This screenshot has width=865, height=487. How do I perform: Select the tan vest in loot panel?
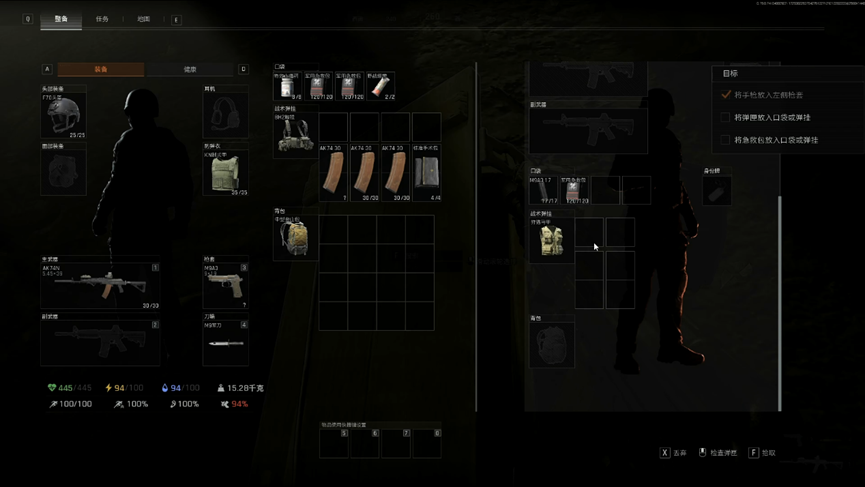(x=551, y=241)
